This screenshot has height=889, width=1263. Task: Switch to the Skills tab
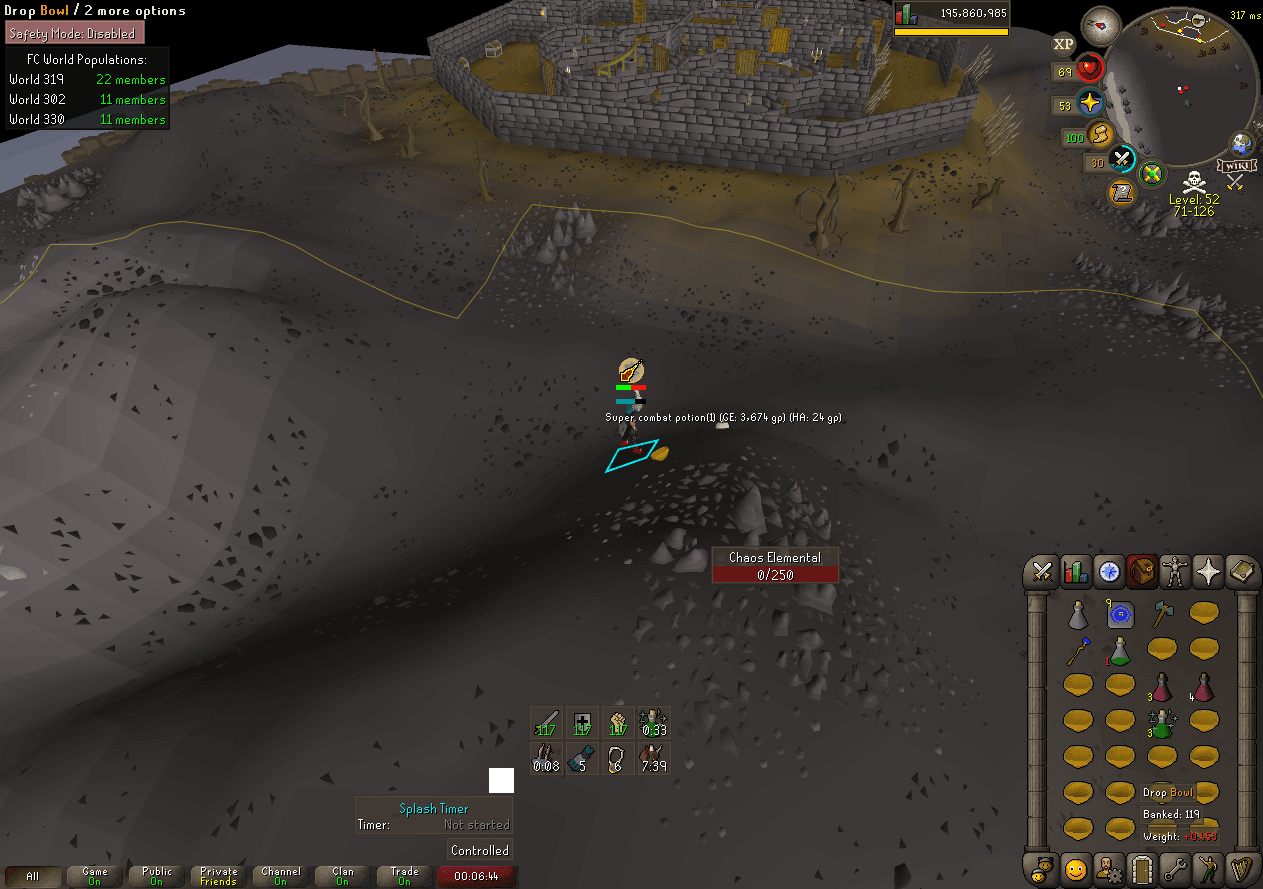coord(1076,572)
